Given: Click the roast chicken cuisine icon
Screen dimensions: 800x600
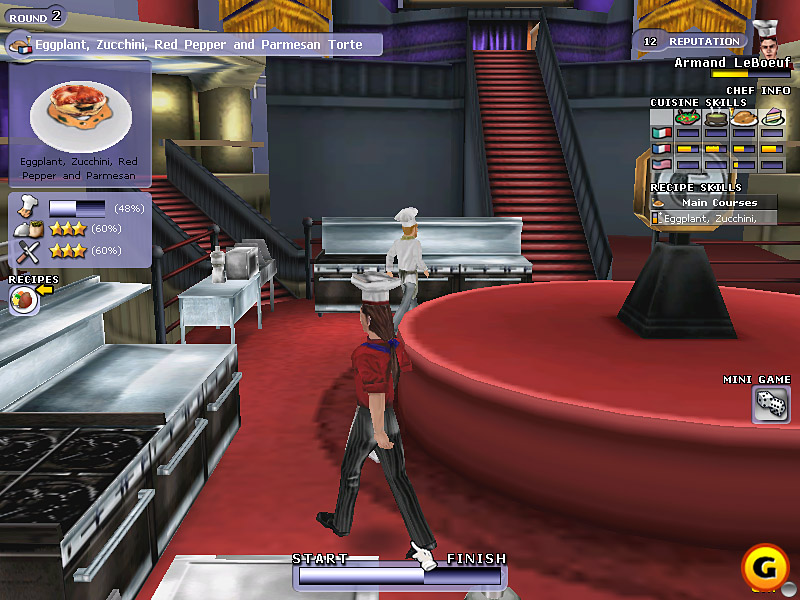Looking at the screenshot, I should pyautogui.click(x=743, y=118).
